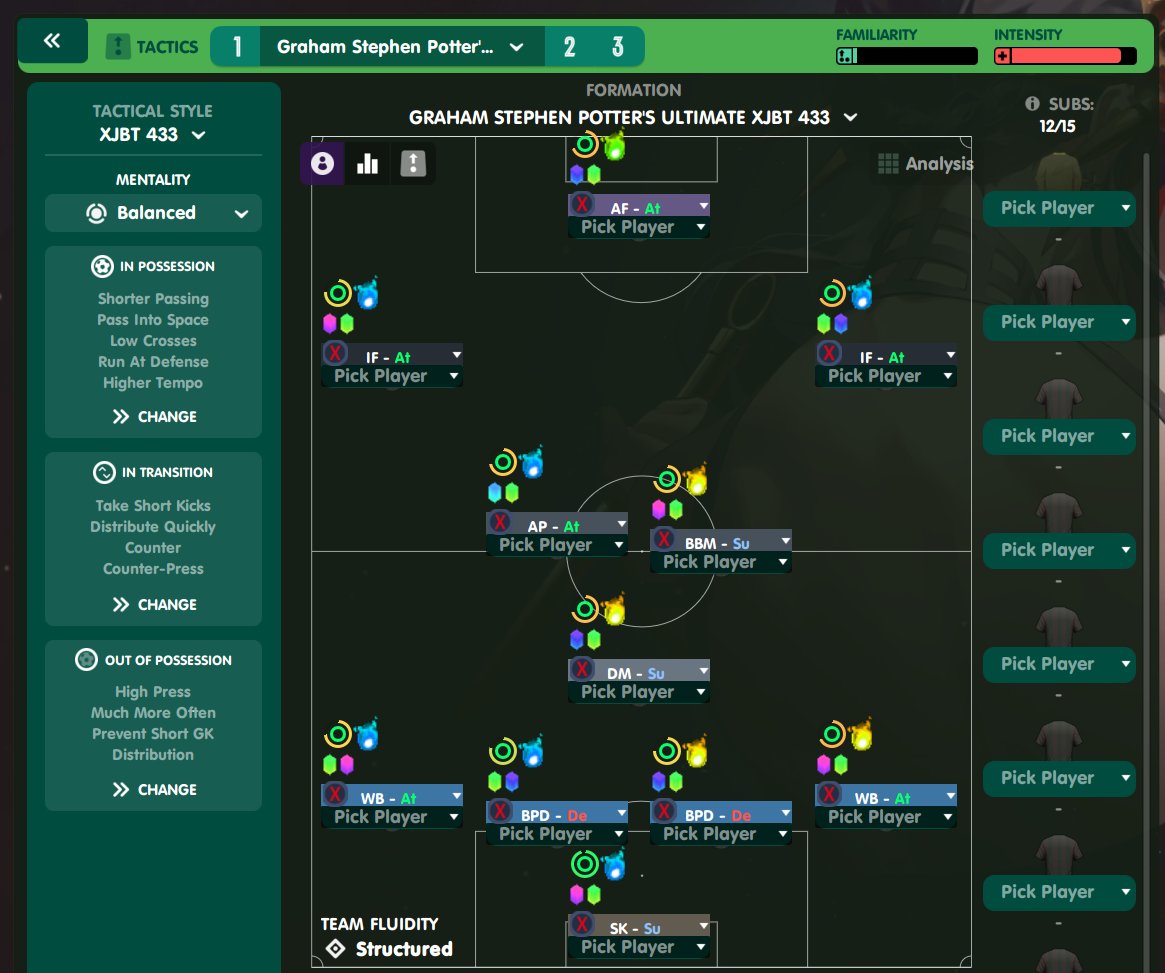This screenshot has height=973, width=1165.
Task: Select the player view icon
Action: (x=322, y=164)
